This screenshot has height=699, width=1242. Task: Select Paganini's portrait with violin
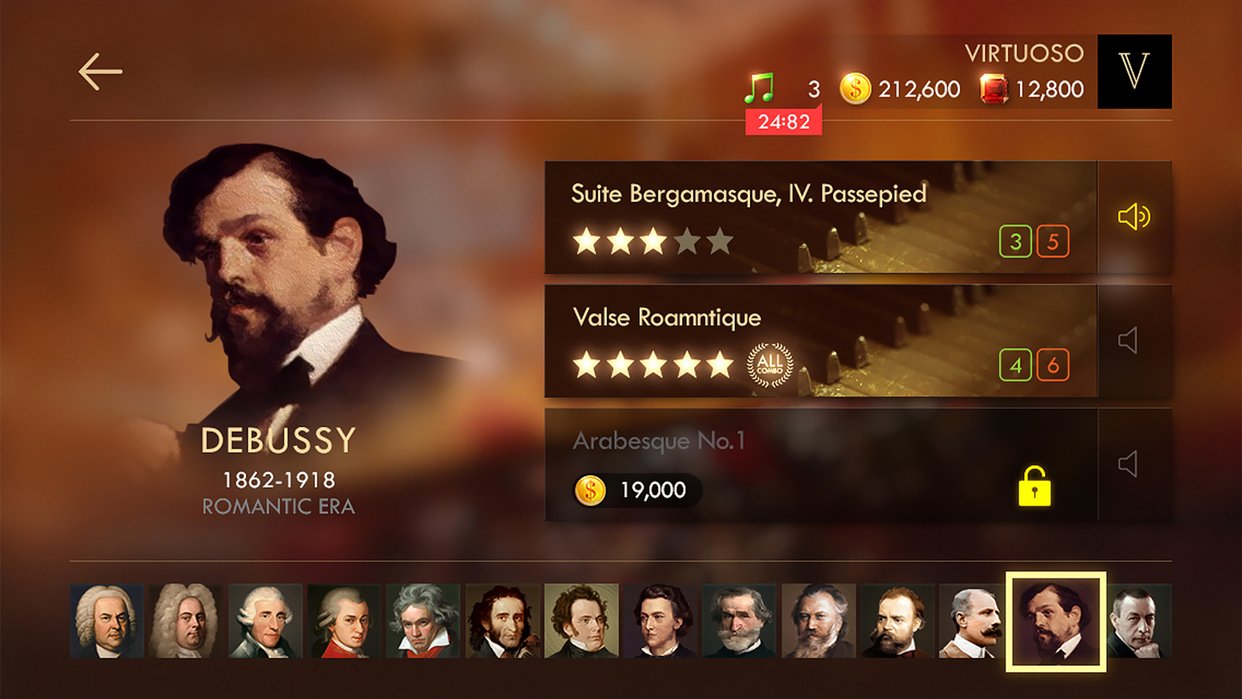click(502, 621)
